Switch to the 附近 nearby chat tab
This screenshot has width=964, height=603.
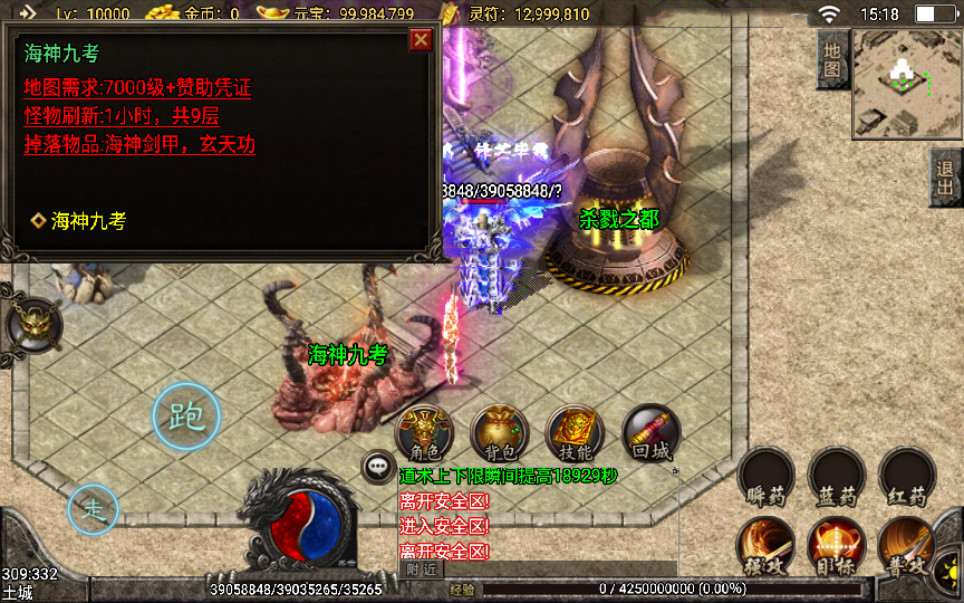423,568
